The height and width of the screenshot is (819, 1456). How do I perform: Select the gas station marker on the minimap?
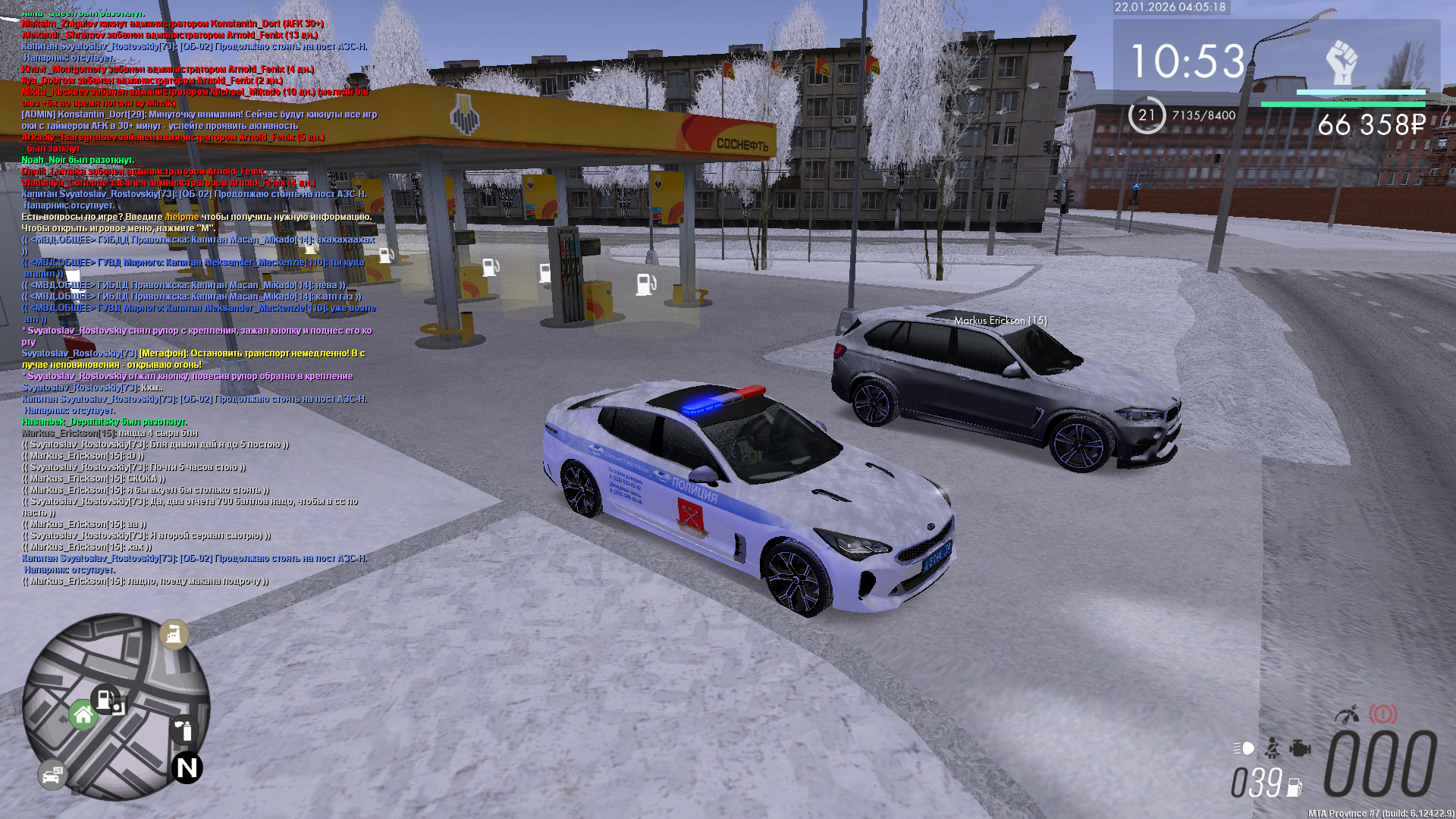click(105, 698)
